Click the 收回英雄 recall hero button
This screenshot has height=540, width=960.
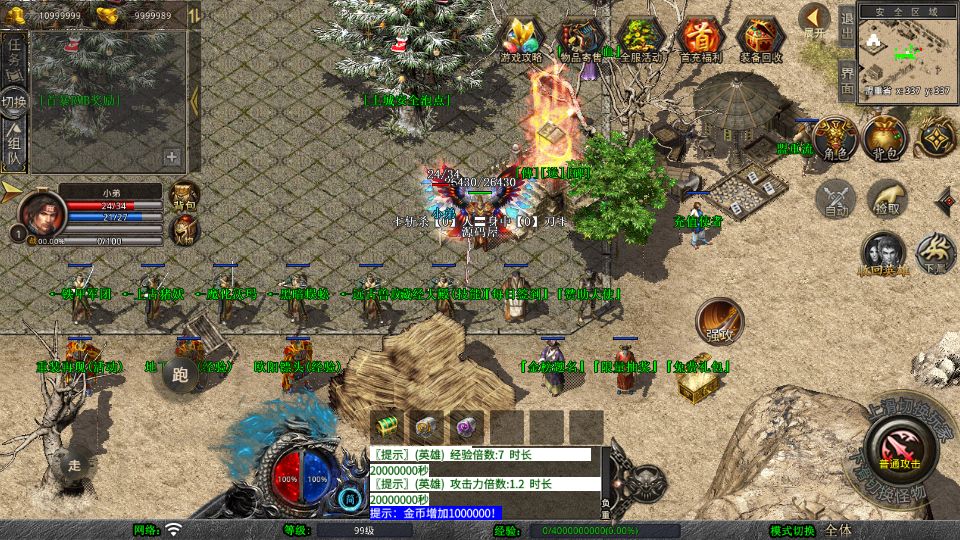pyautogui.click(x=884, y=254)
